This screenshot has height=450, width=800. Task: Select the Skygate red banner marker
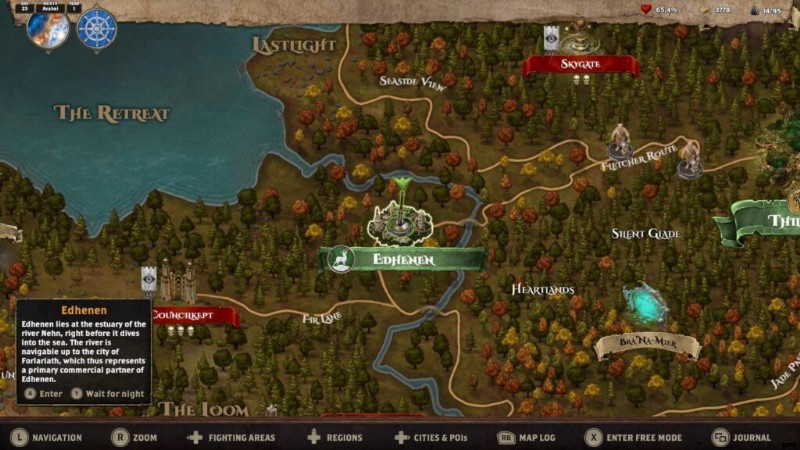(x=580, y=64)
